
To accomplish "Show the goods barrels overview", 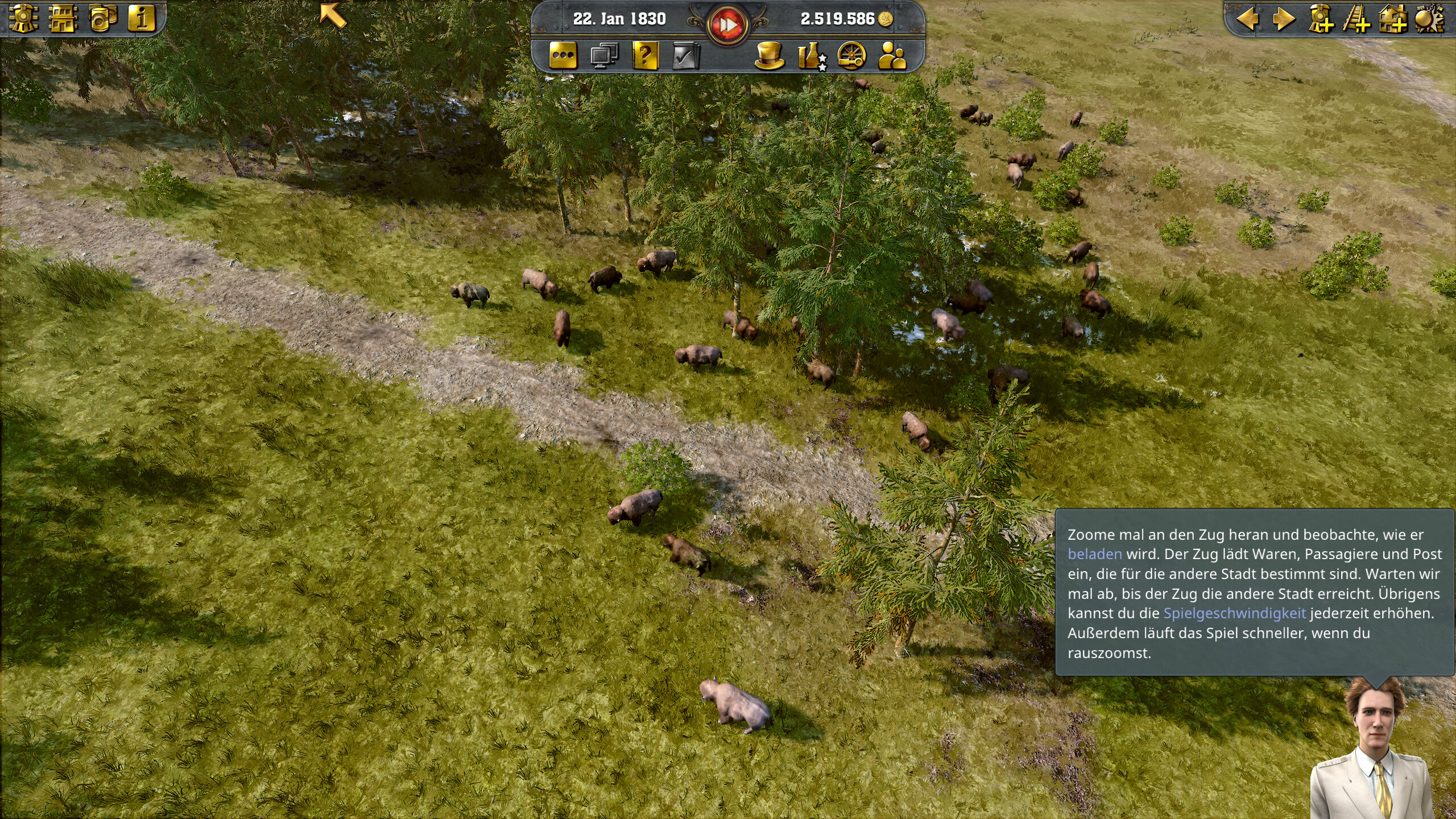I will tap(103, 19).
